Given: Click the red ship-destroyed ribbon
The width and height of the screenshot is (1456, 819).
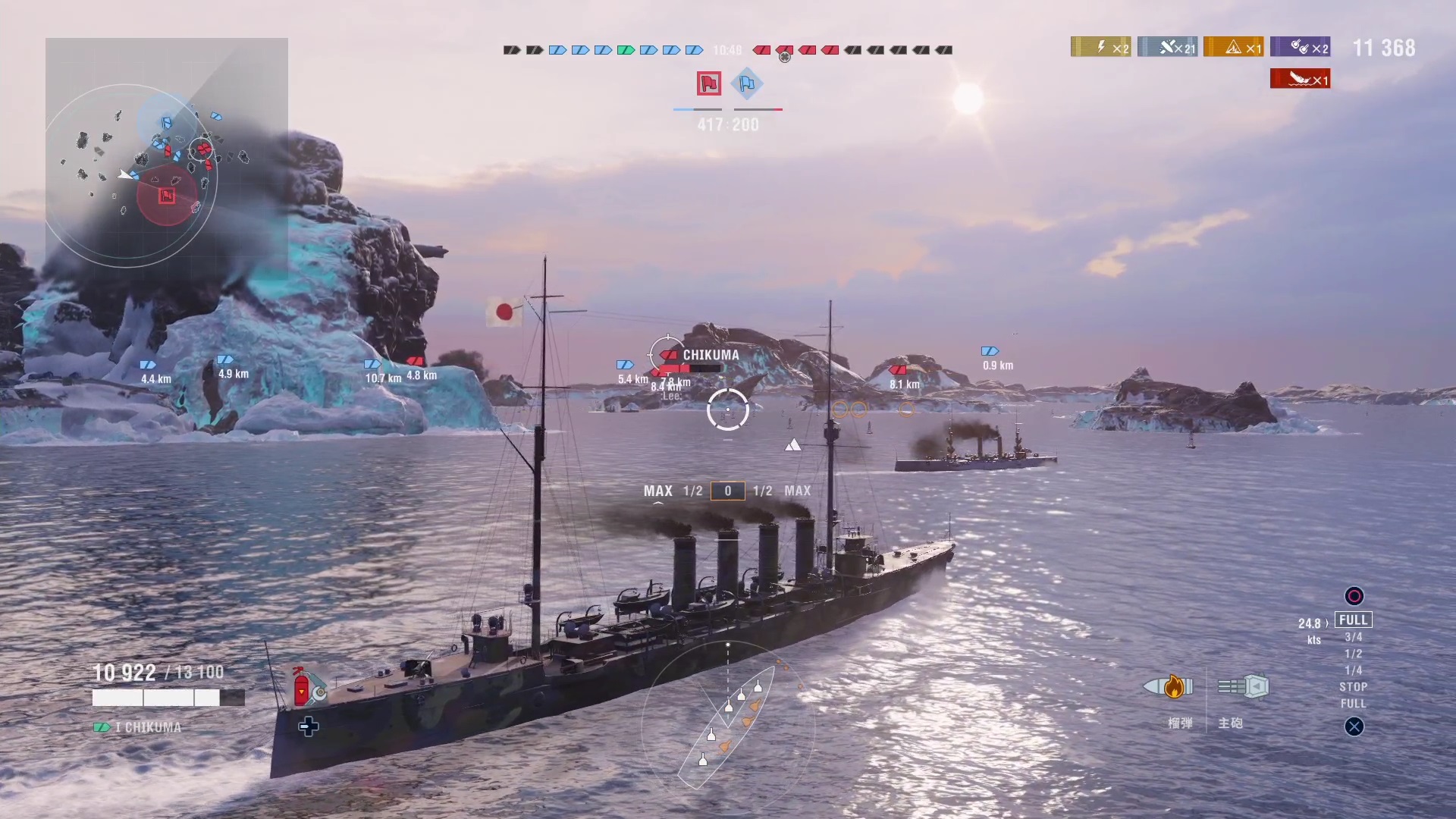Looking at the screenshot, I should [x=1300, y=79].
